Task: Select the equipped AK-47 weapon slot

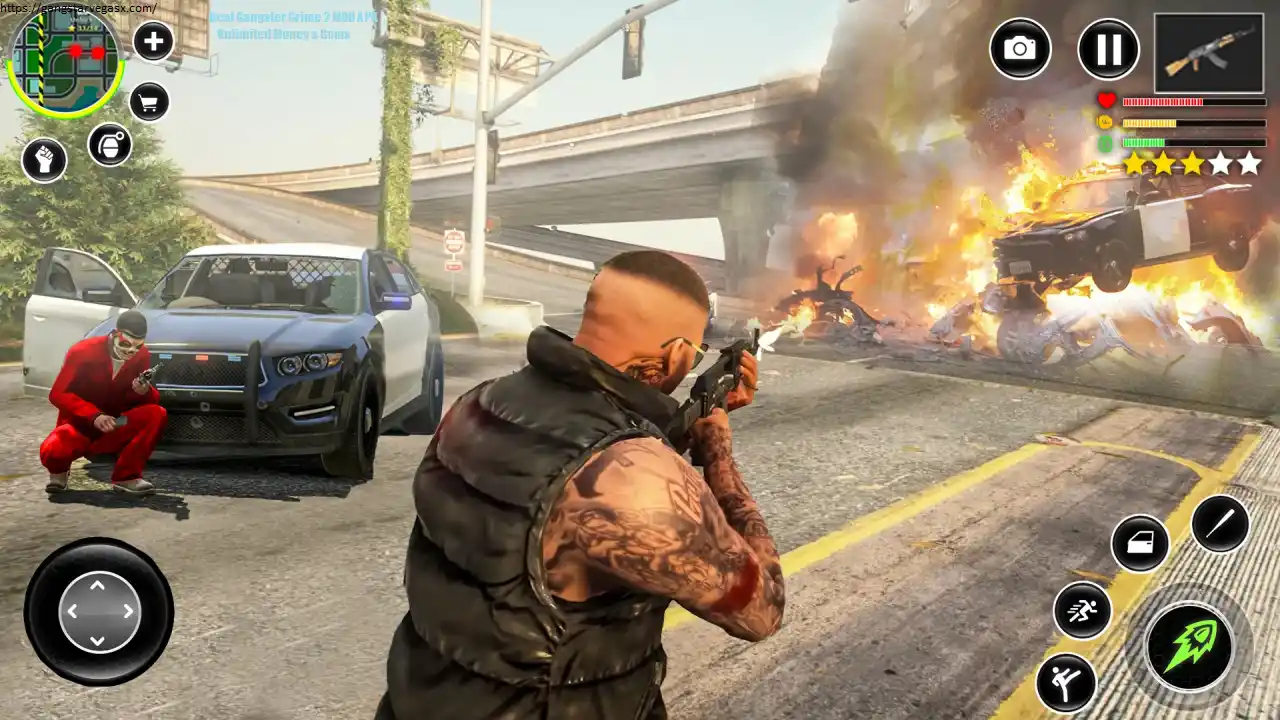Action: tap(1207, 52)
